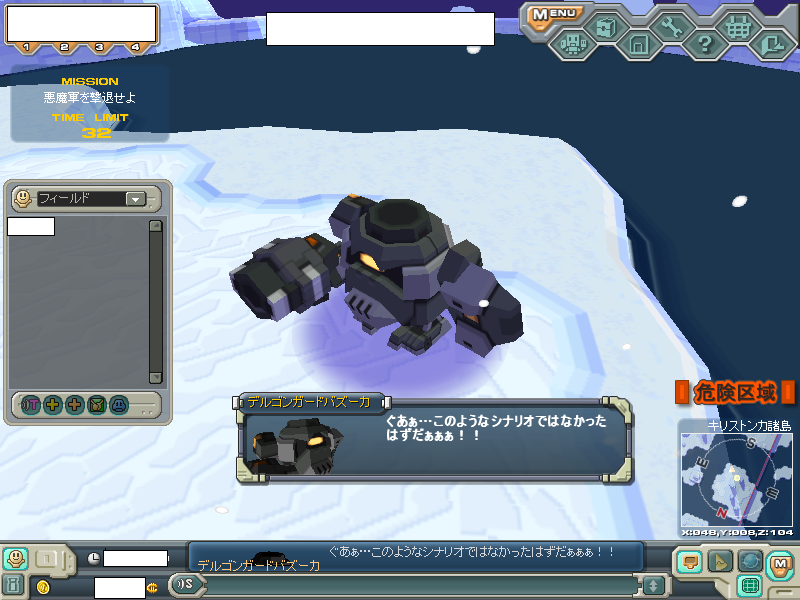Click the blue face icon in player panel
The width and height of the screenshot is (800, 600).
119,405
